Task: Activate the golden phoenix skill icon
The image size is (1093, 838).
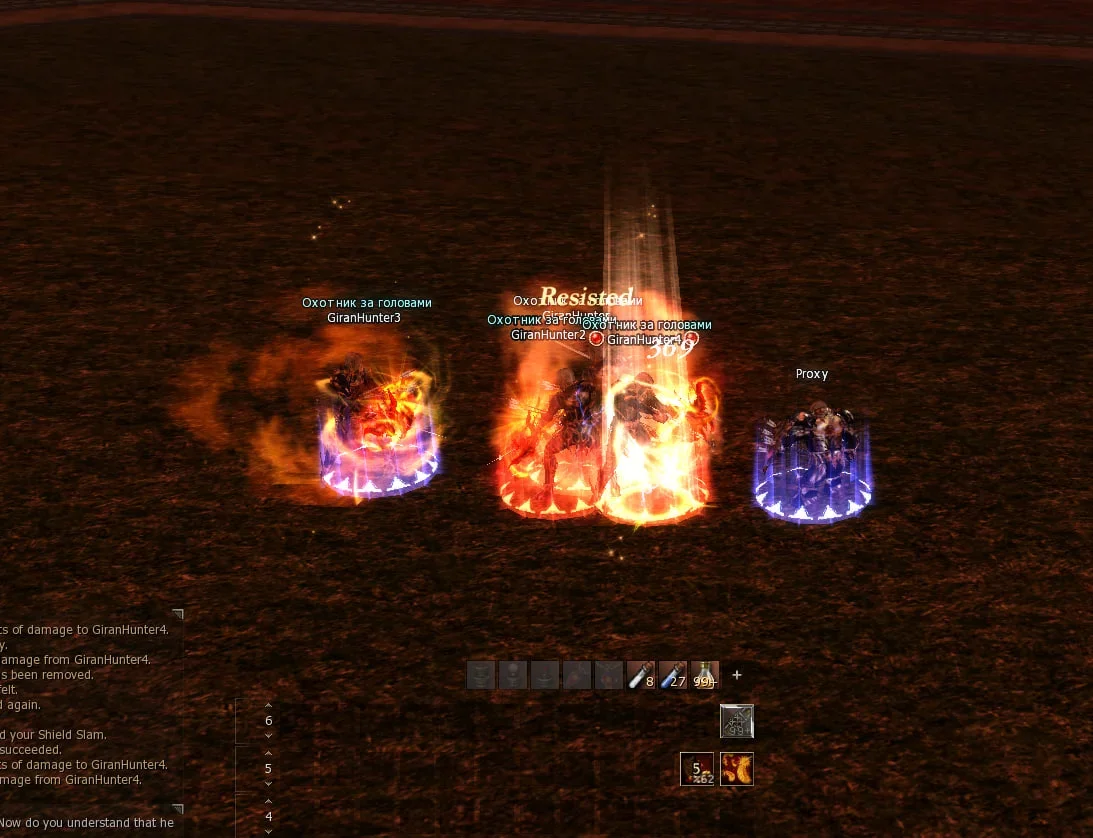Action: tap(737, 769)
